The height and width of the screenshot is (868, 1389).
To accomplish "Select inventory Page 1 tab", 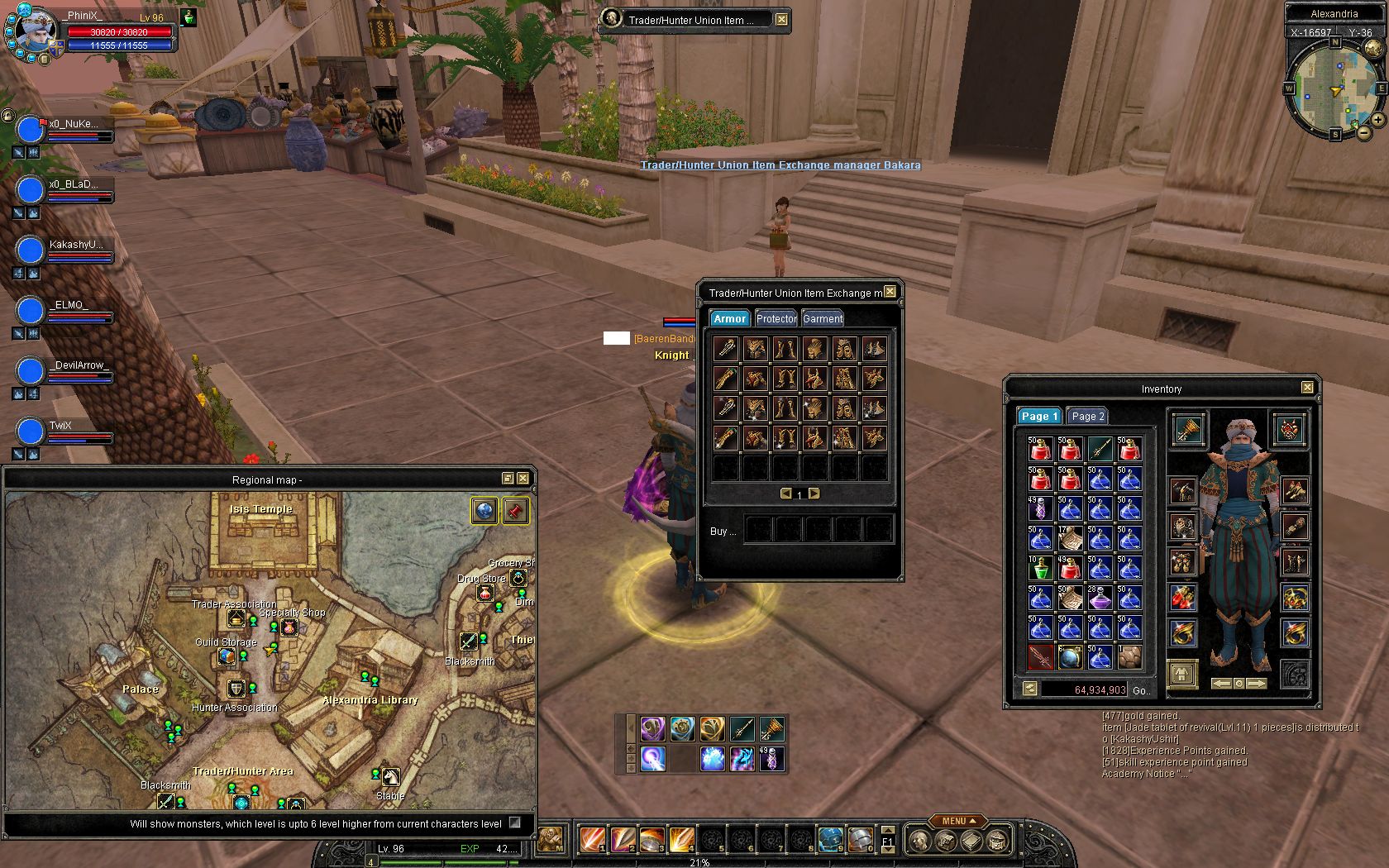I will pos(1038,416).
